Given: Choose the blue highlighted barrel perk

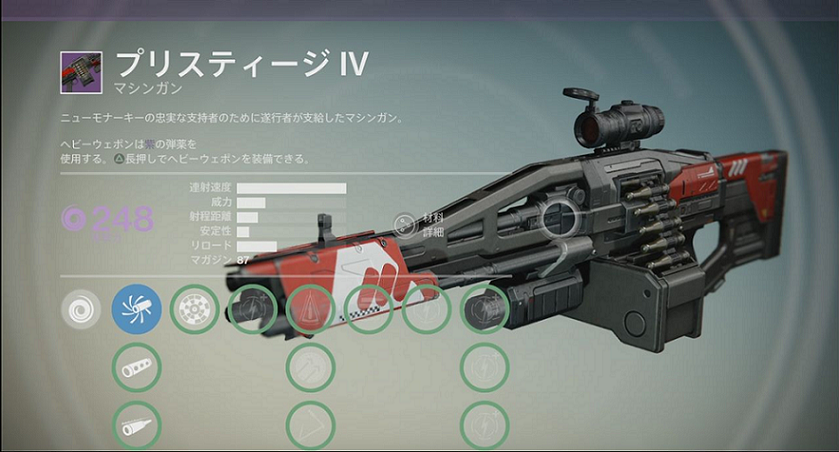Looking at the screenshot, I should coord(137,310).
